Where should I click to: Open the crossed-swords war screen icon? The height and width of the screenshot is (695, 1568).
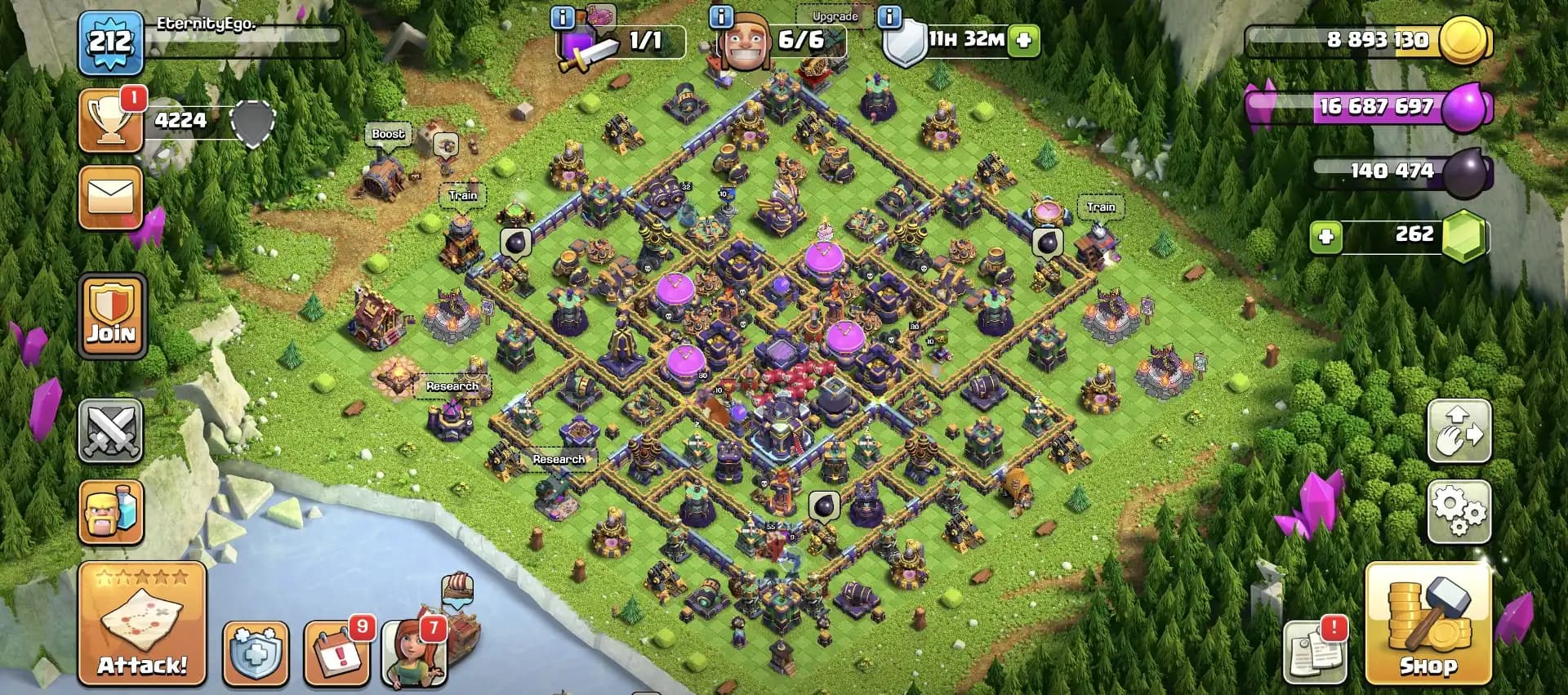click(x=111, y=430)
